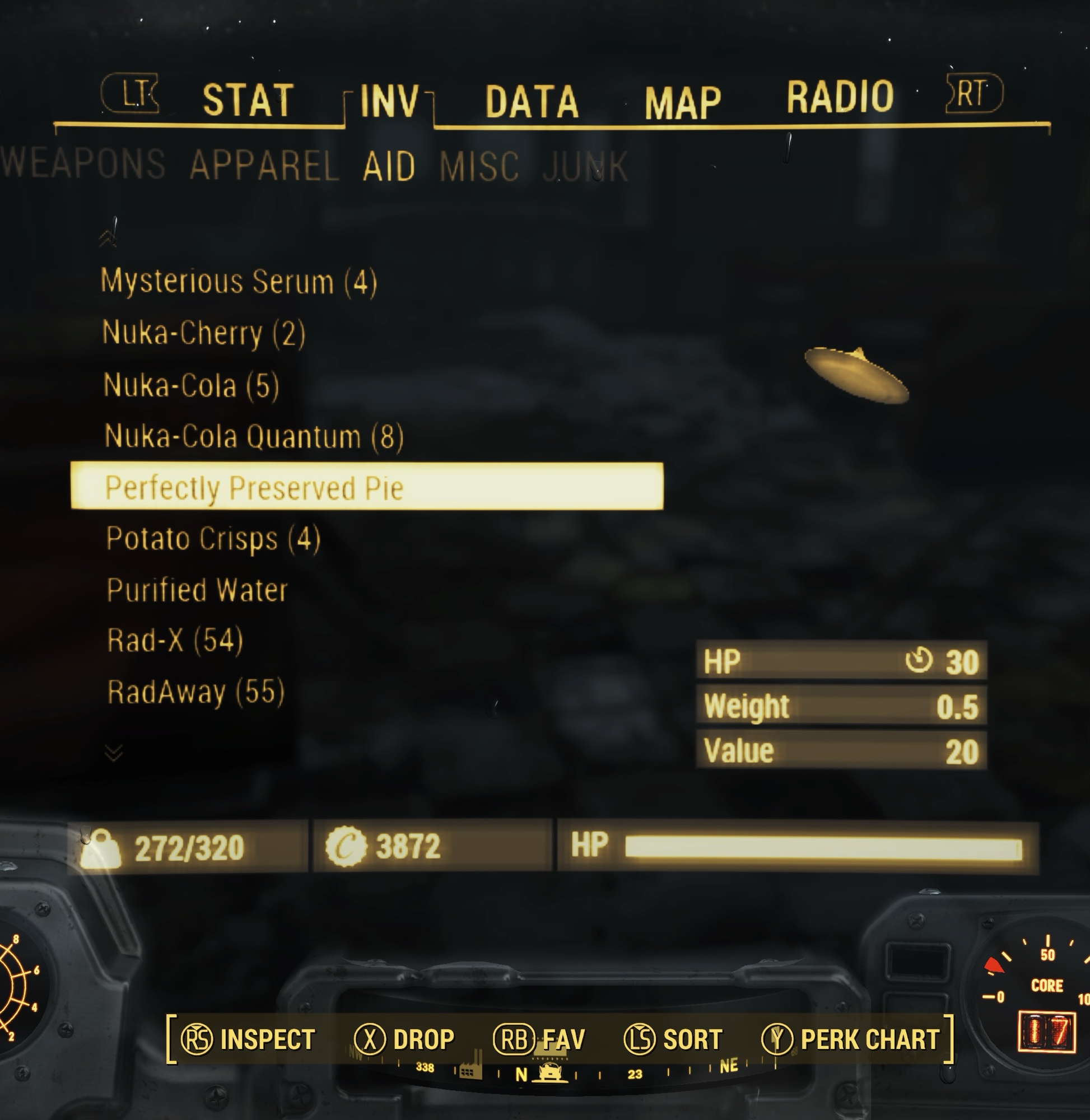Choose RadAway from the list
The width and height of the screenshot is (1090, 1120).
coord(196,692)
